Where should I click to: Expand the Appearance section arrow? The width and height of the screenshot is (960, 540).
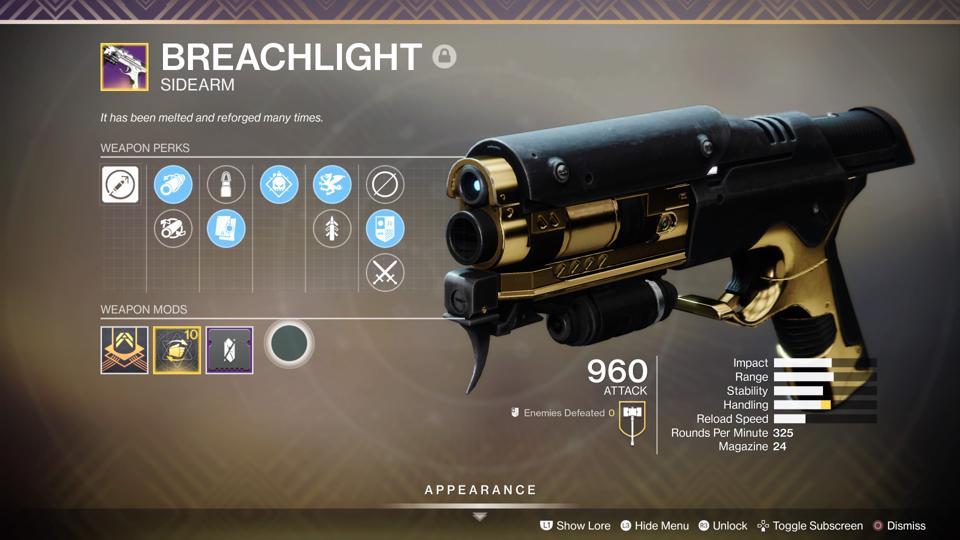click(480, 516)
